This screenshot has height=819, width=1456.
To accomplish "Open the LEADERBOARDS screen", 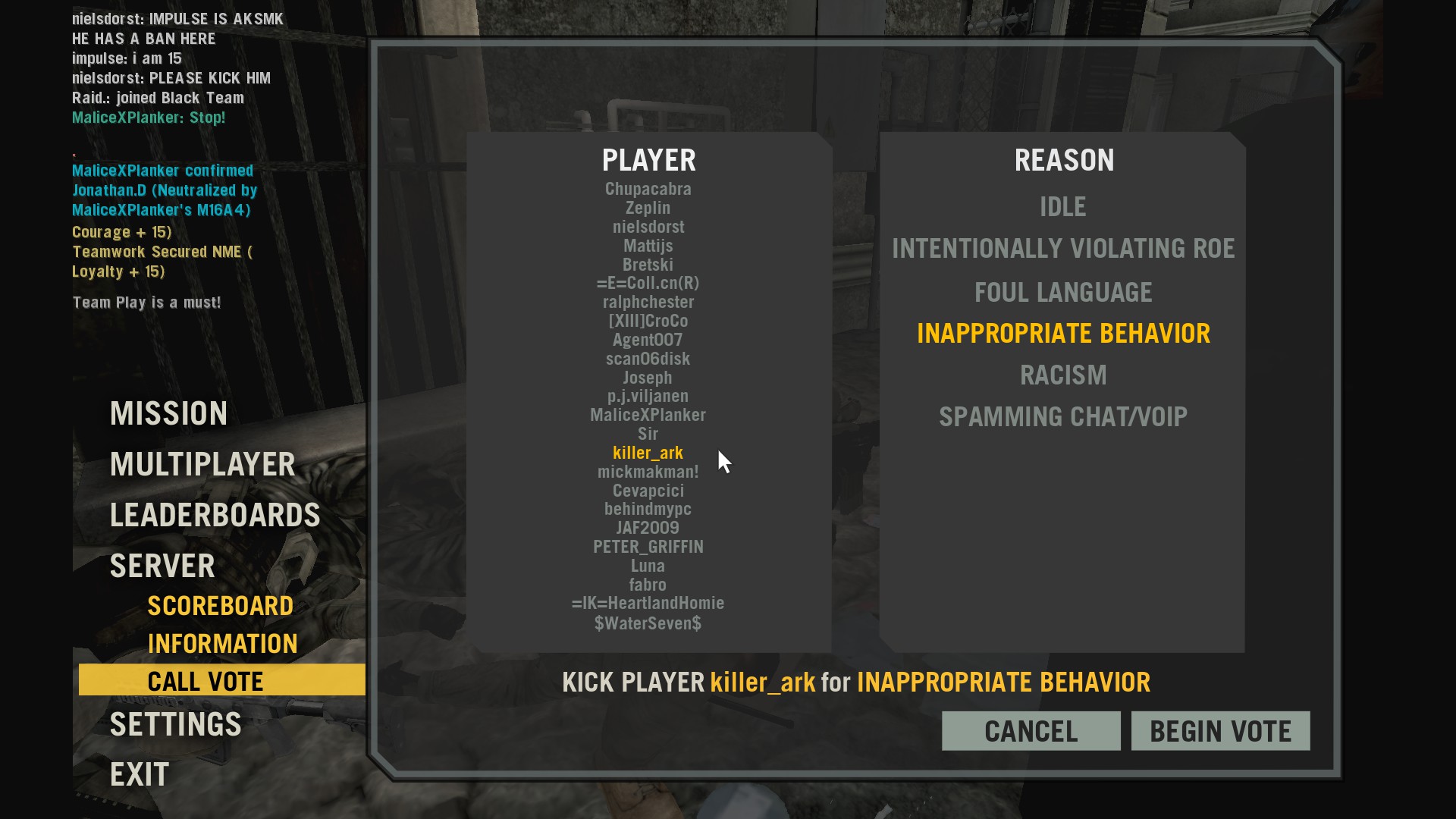I will [x=215, y=514].
